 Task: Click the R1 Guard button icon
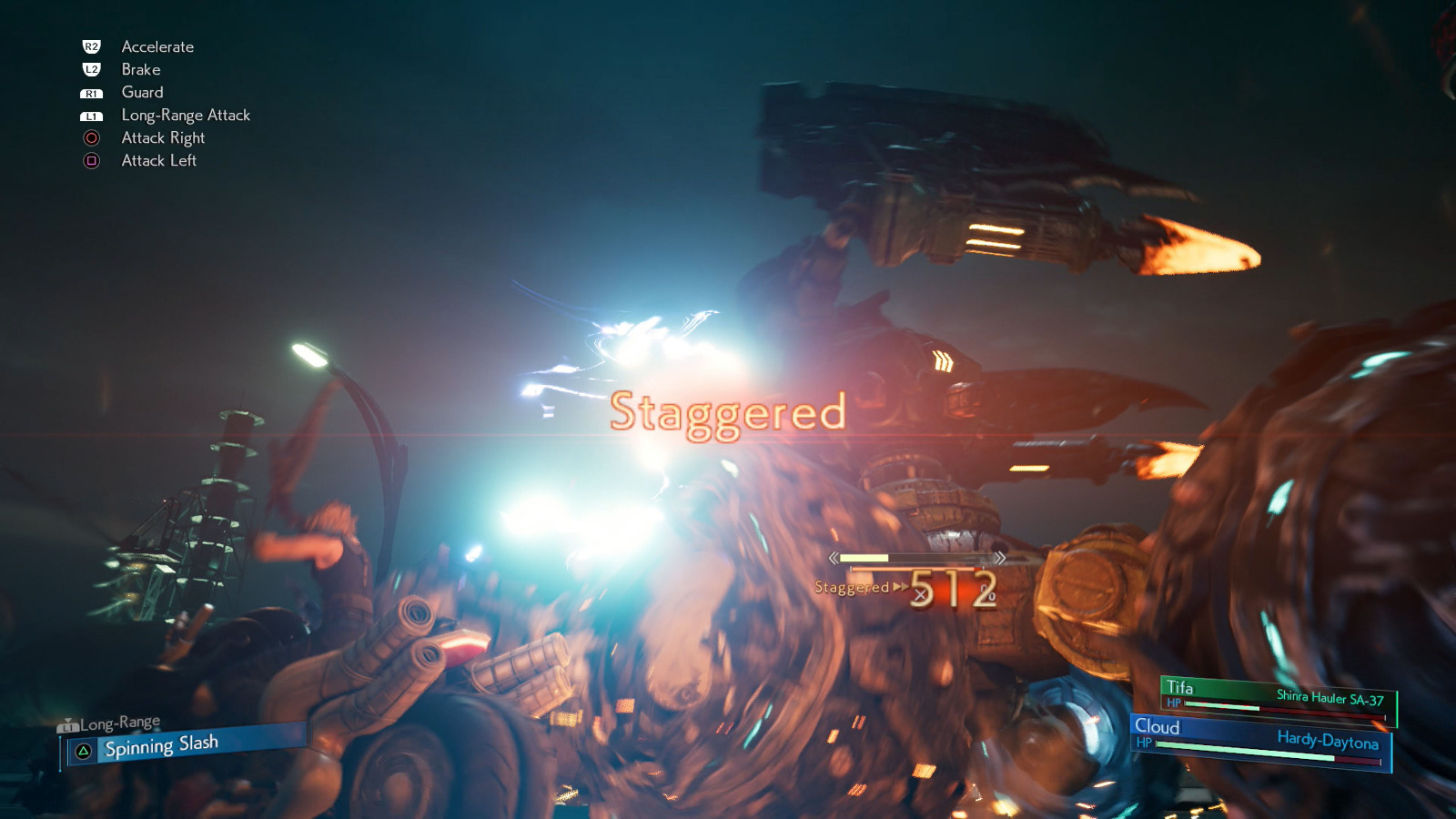tap(90, 92)
